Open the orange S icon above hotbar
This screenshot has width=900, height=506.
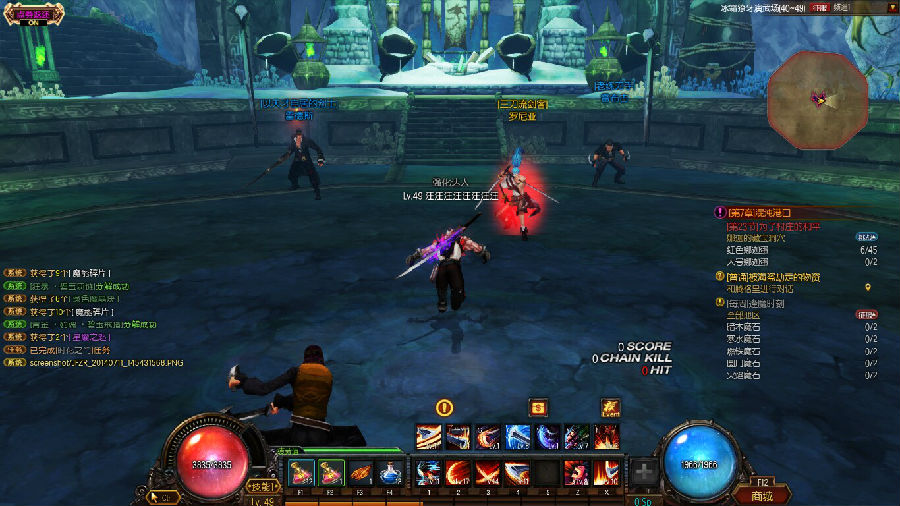tap(538, 407)
